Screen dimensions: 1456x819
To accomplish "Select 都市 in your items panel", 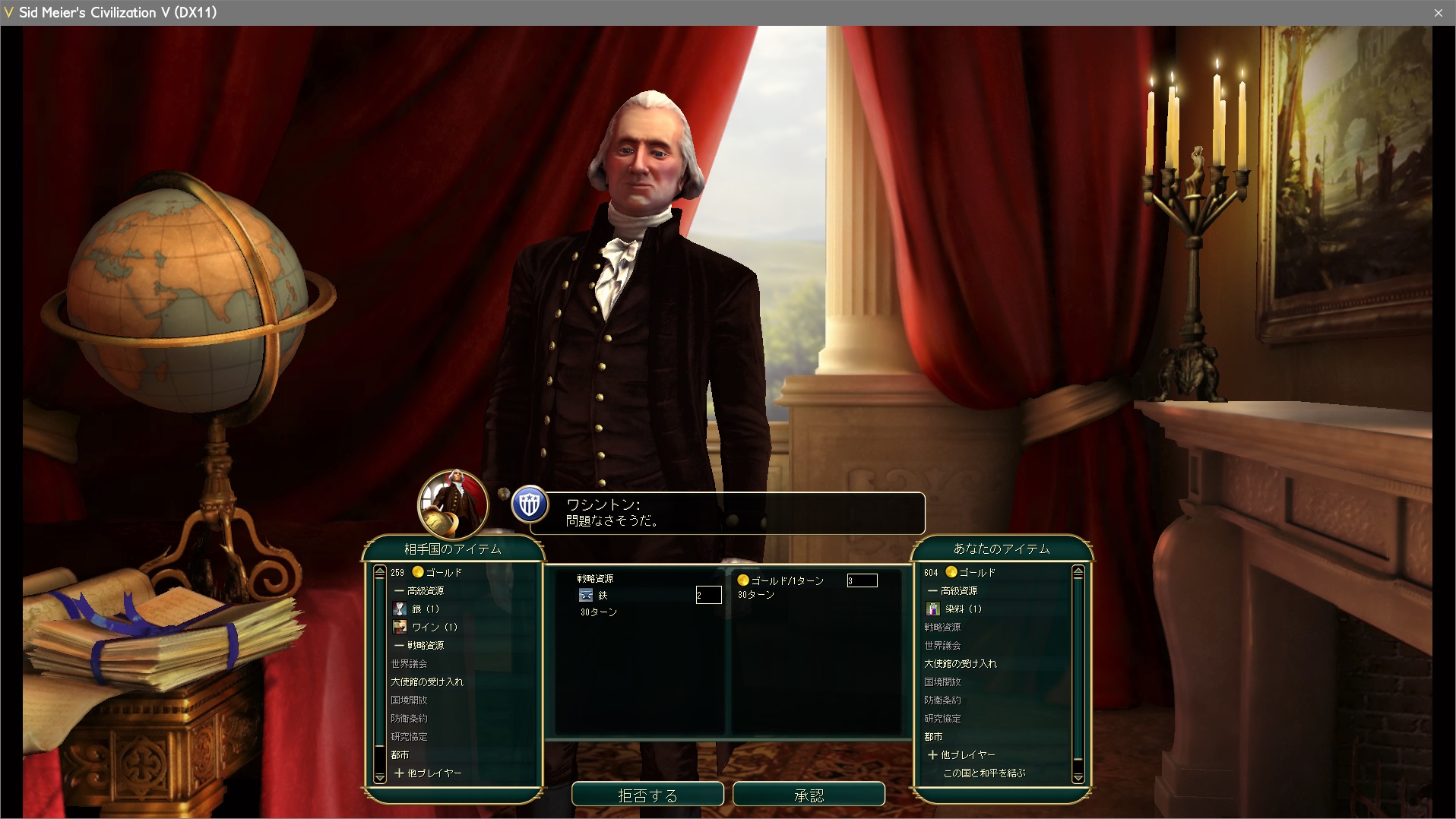I will [933, 736].
